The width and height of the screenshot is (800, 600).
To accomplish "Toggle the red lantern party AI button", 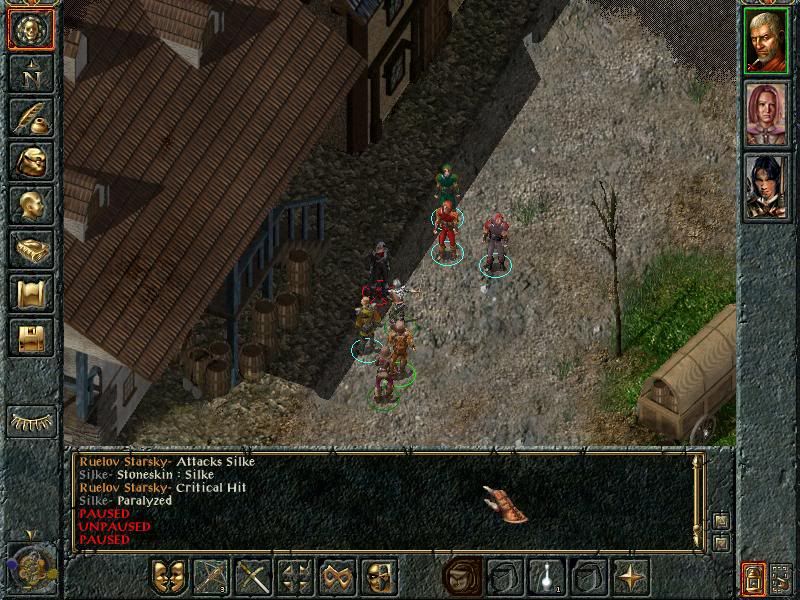I will 752,577.
